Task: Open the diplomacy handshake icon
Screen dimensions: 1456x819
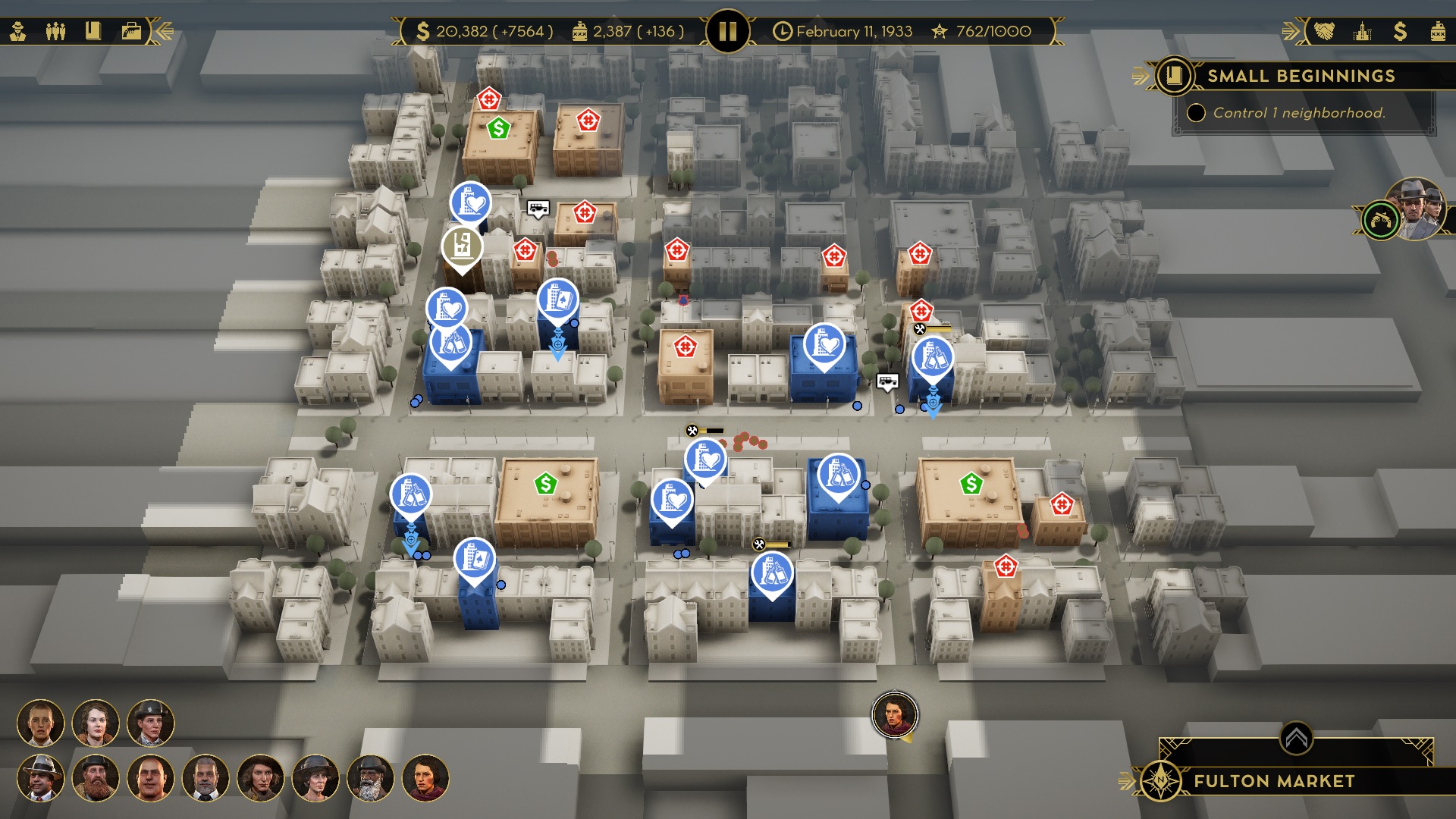Action: tap(1324, 31)
